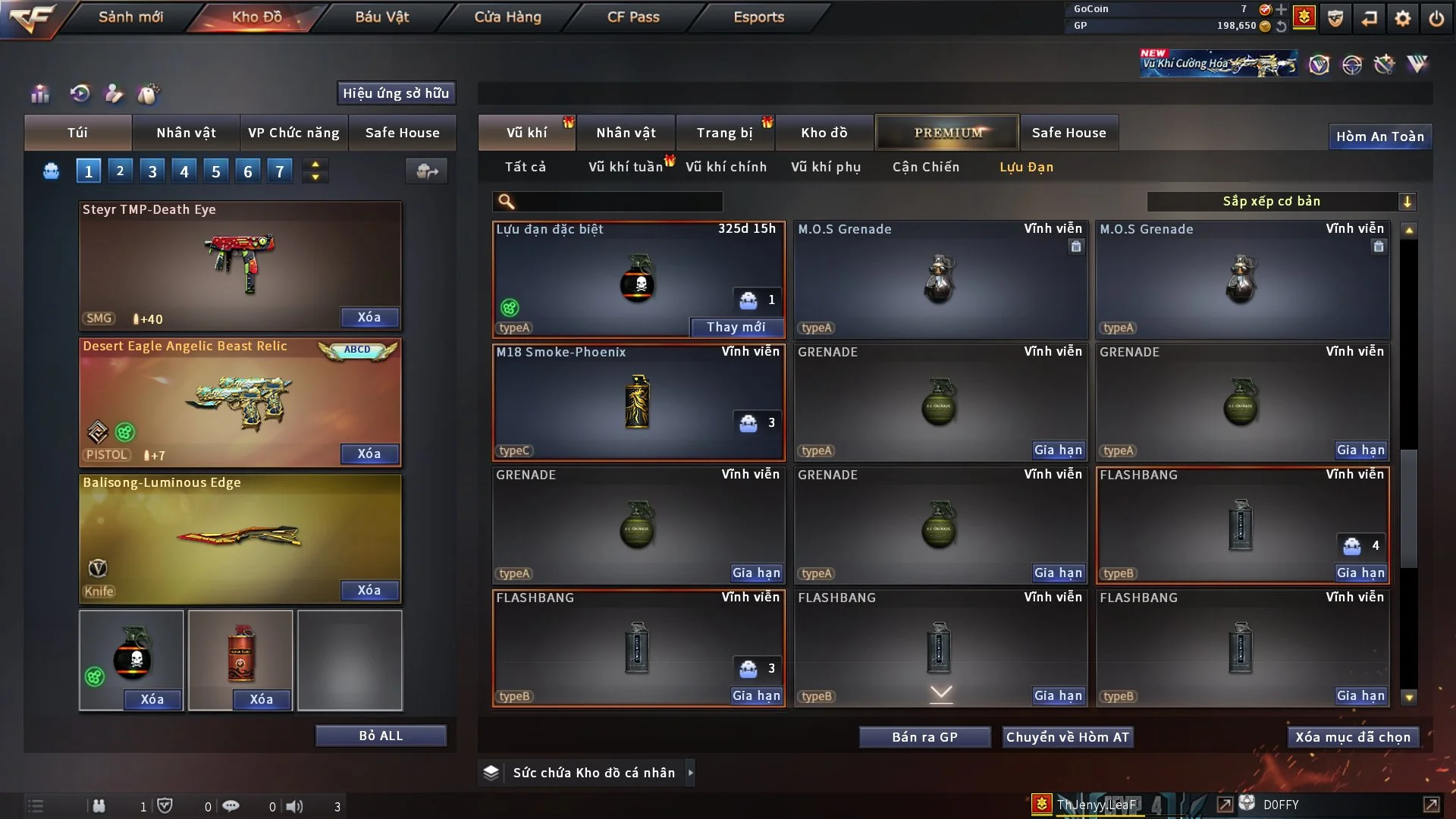Select bag slot number 3
Viewport: 1456px width, 819px height.
pyautogui.click(x=152, y=171)
